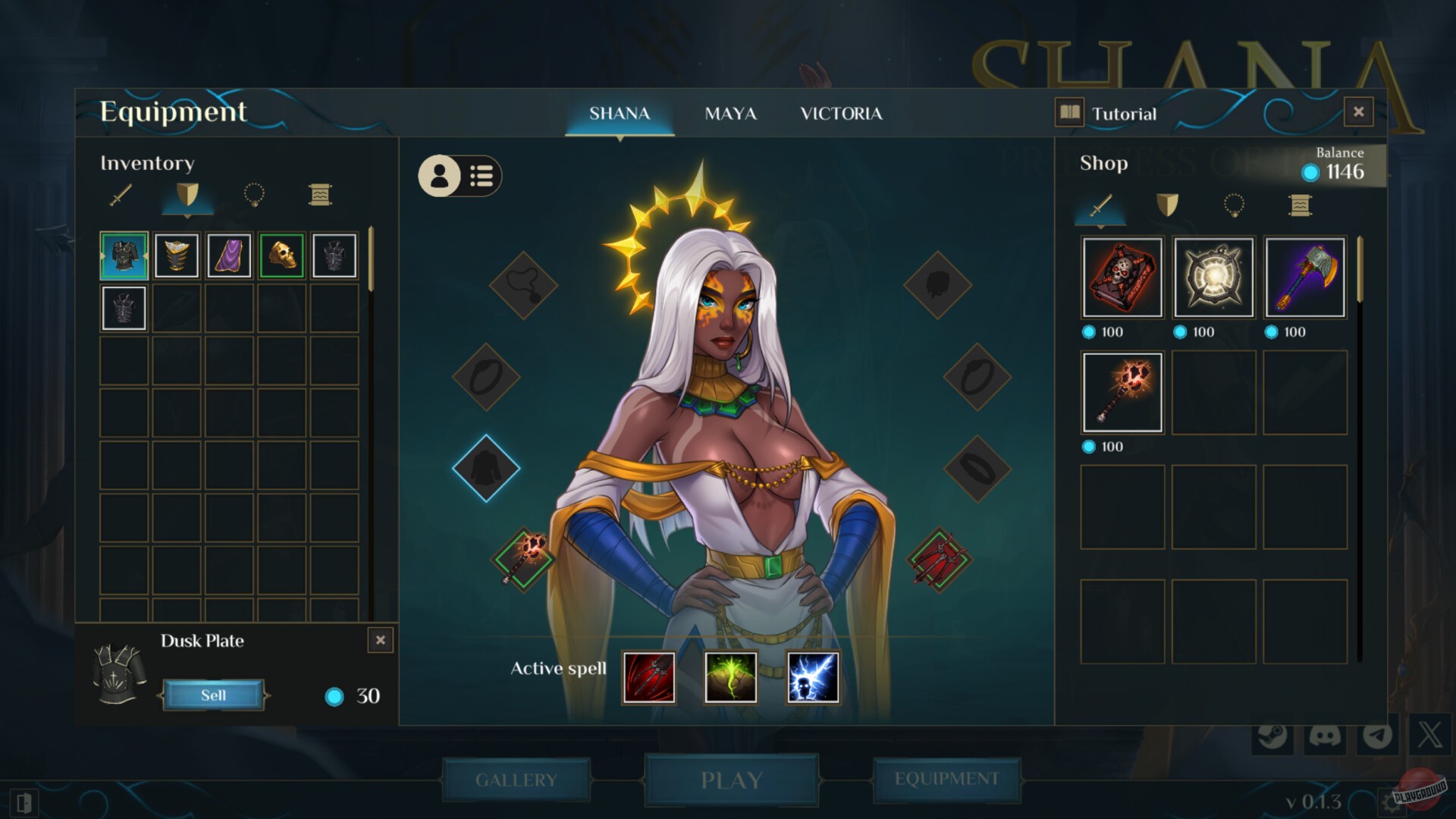Select the scroll filter in the Shop
This screenshot has width=1456, height=819.
[x=1298, y=206]
